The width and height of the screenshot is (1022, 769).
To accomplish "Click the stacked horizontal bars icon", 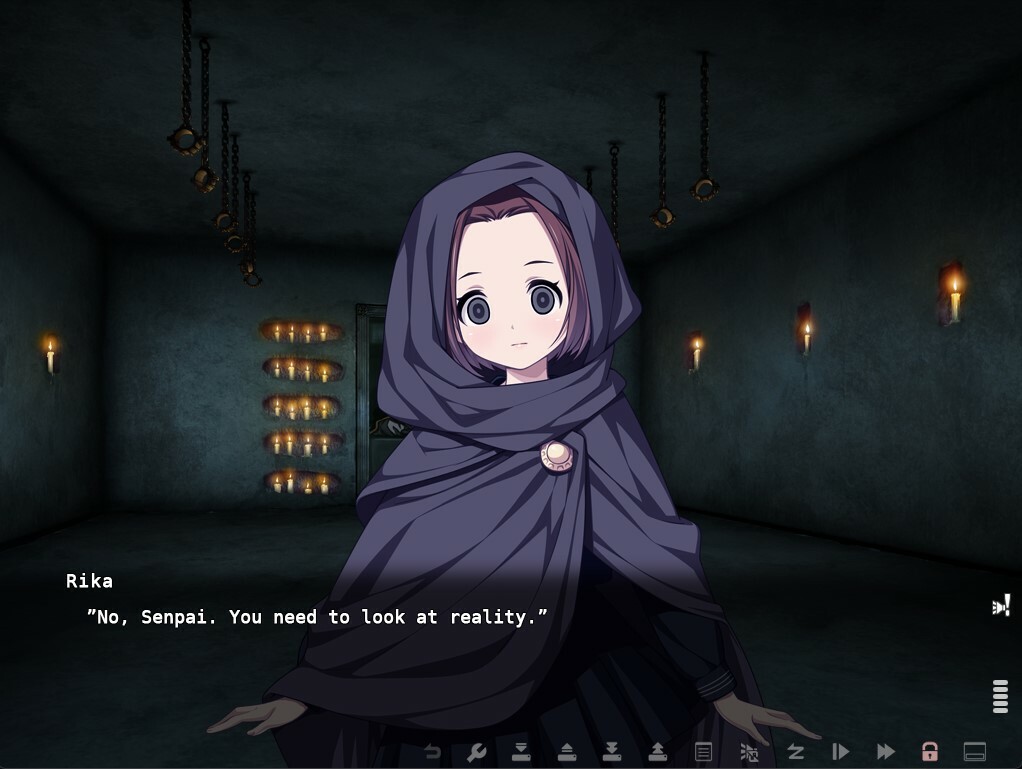I will (1000, 696).
